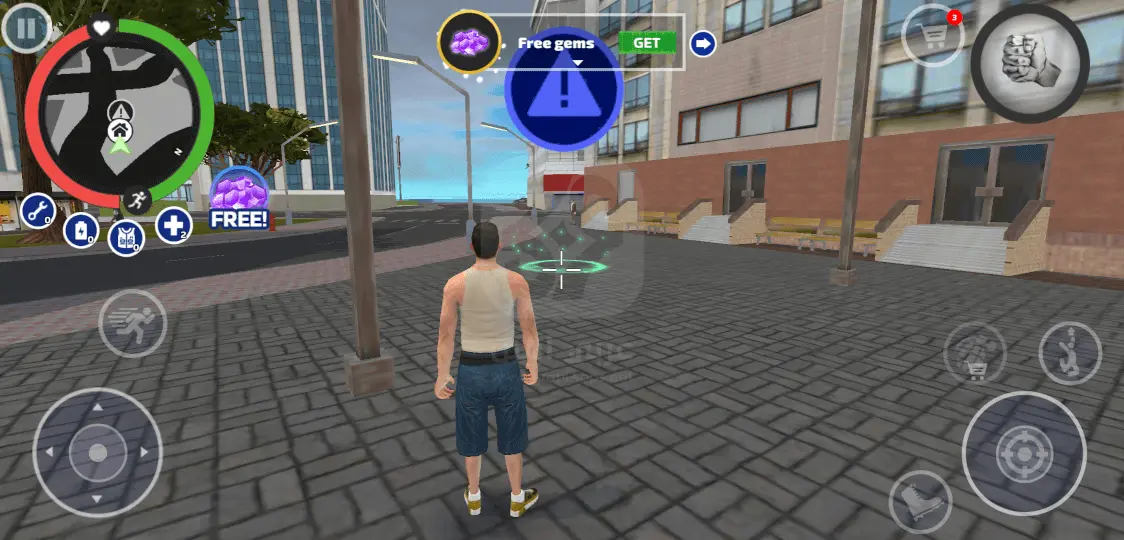Viewport: 1124px width, 540px height.
Task: Open the weapon shop cart button
Action: click(975, 353)
